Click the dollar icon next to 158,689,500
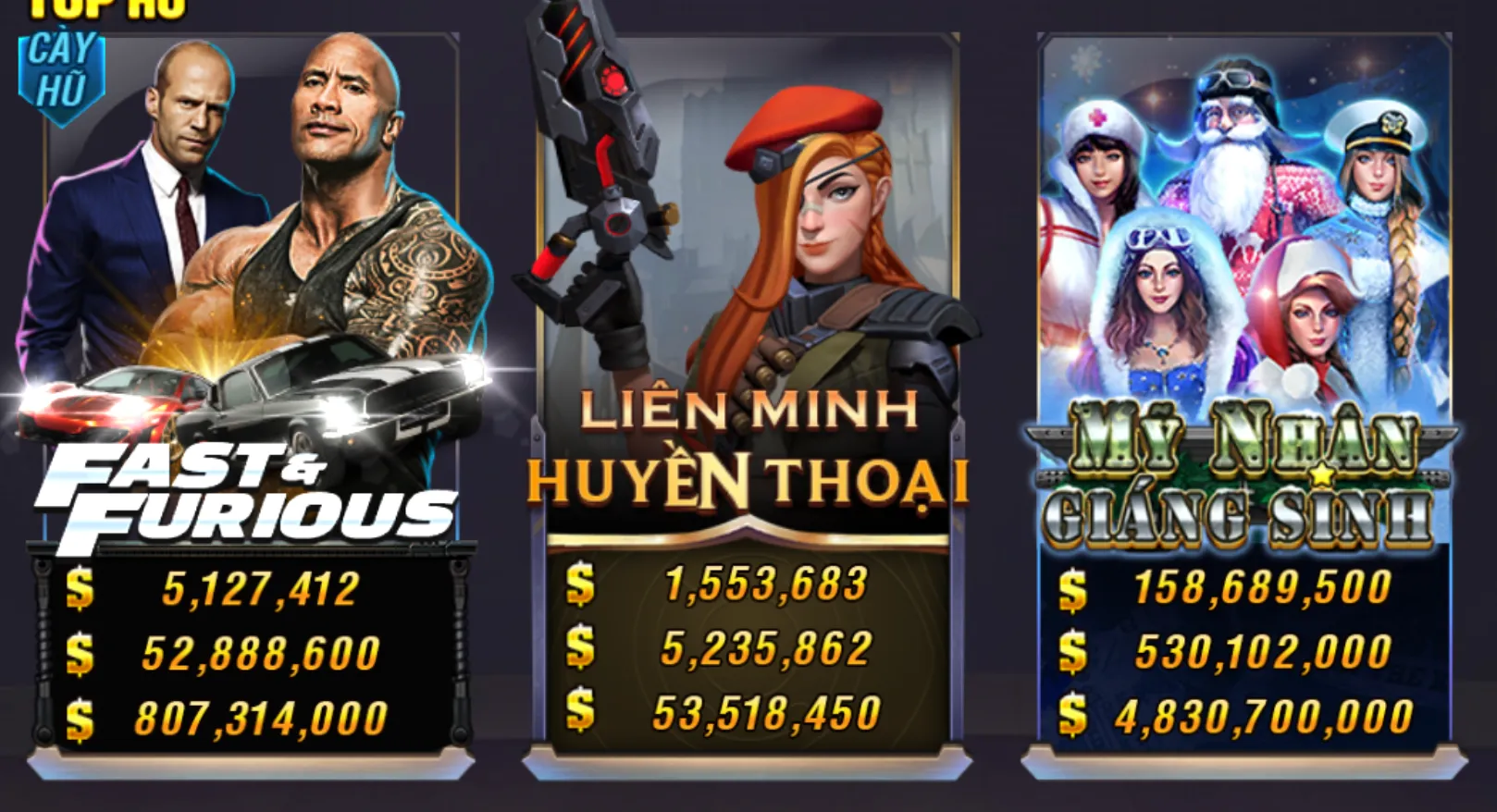Viewport: 1497px width, 812px height. (1073, 586)
